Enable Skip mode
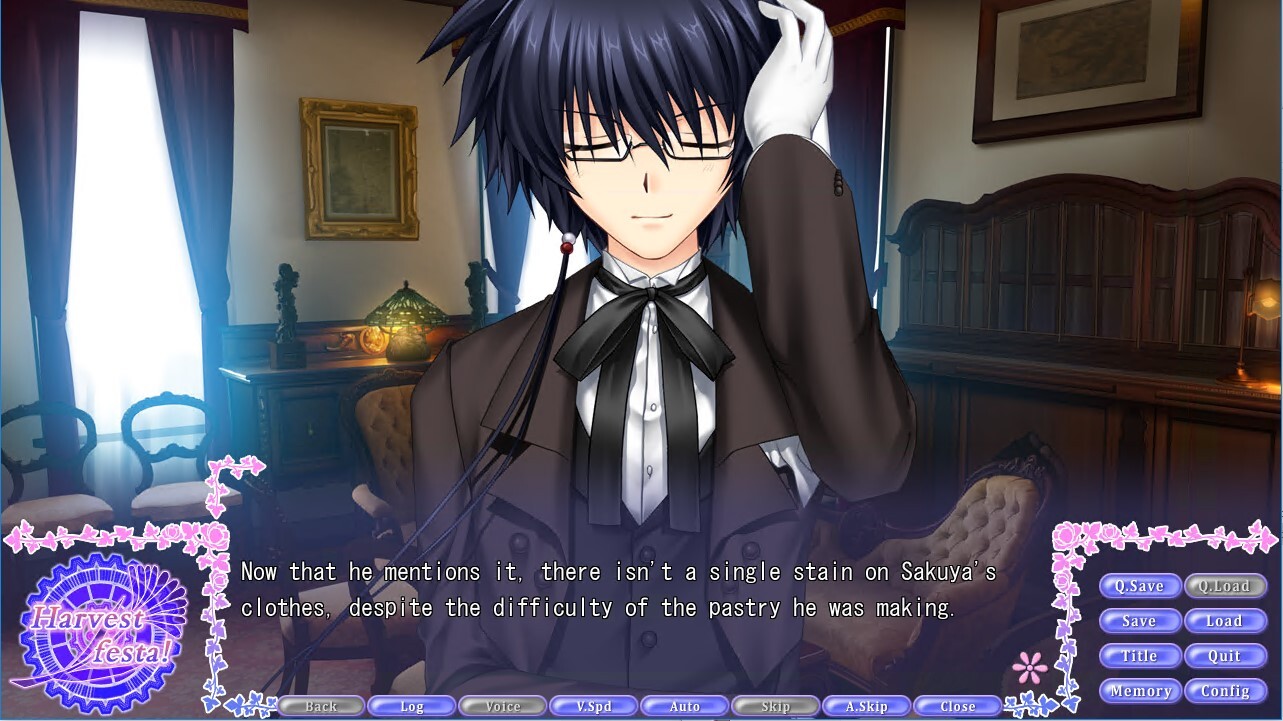The image size is (1283, 721). point(774,705)
